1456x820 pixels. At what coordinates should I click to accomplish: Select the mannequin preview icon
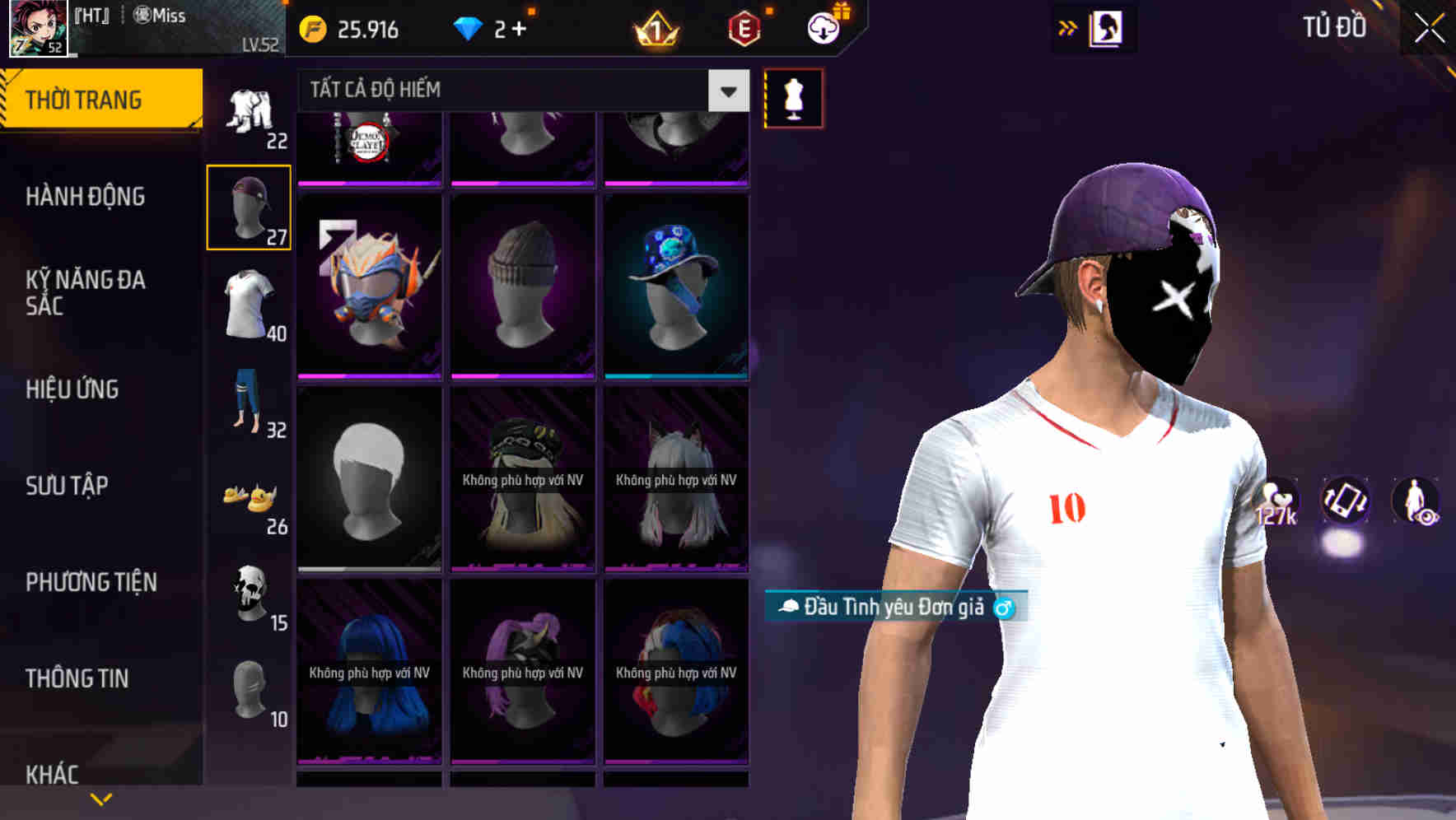coord(793,97)
